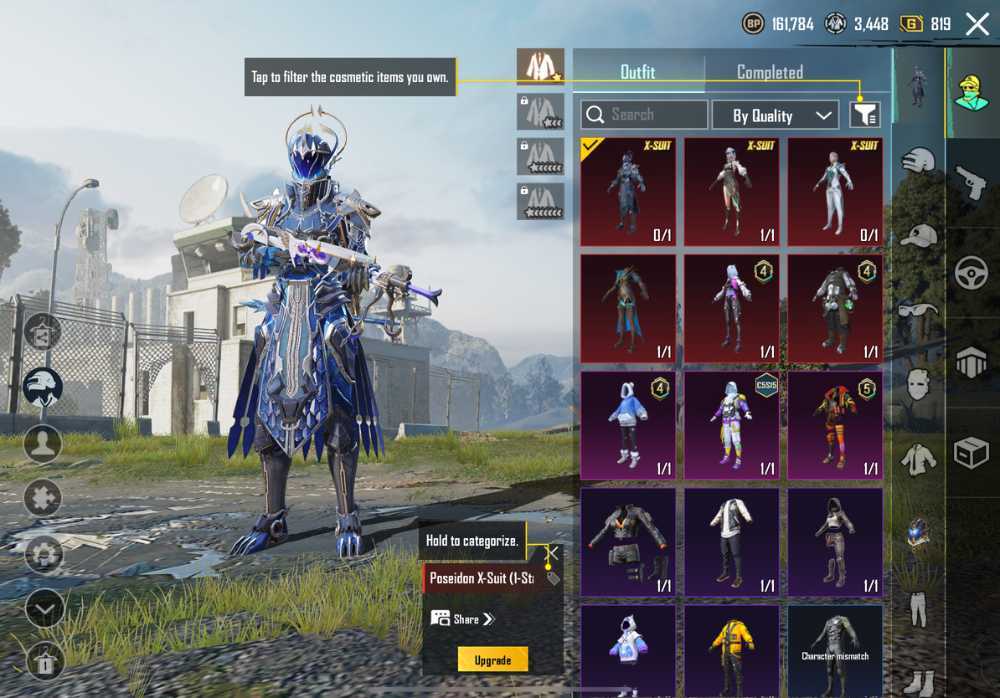Open the glasses category

pos(918,309)
